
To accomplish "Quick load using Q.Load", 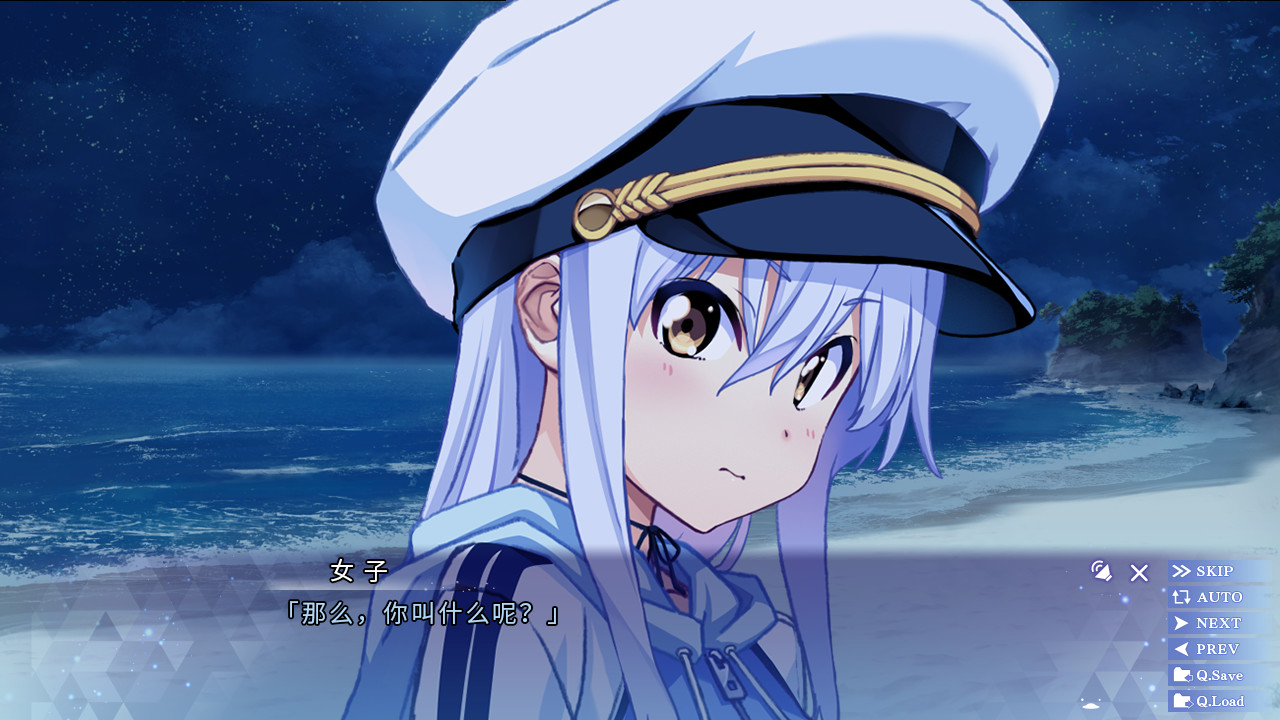I will click(1218, 701).
